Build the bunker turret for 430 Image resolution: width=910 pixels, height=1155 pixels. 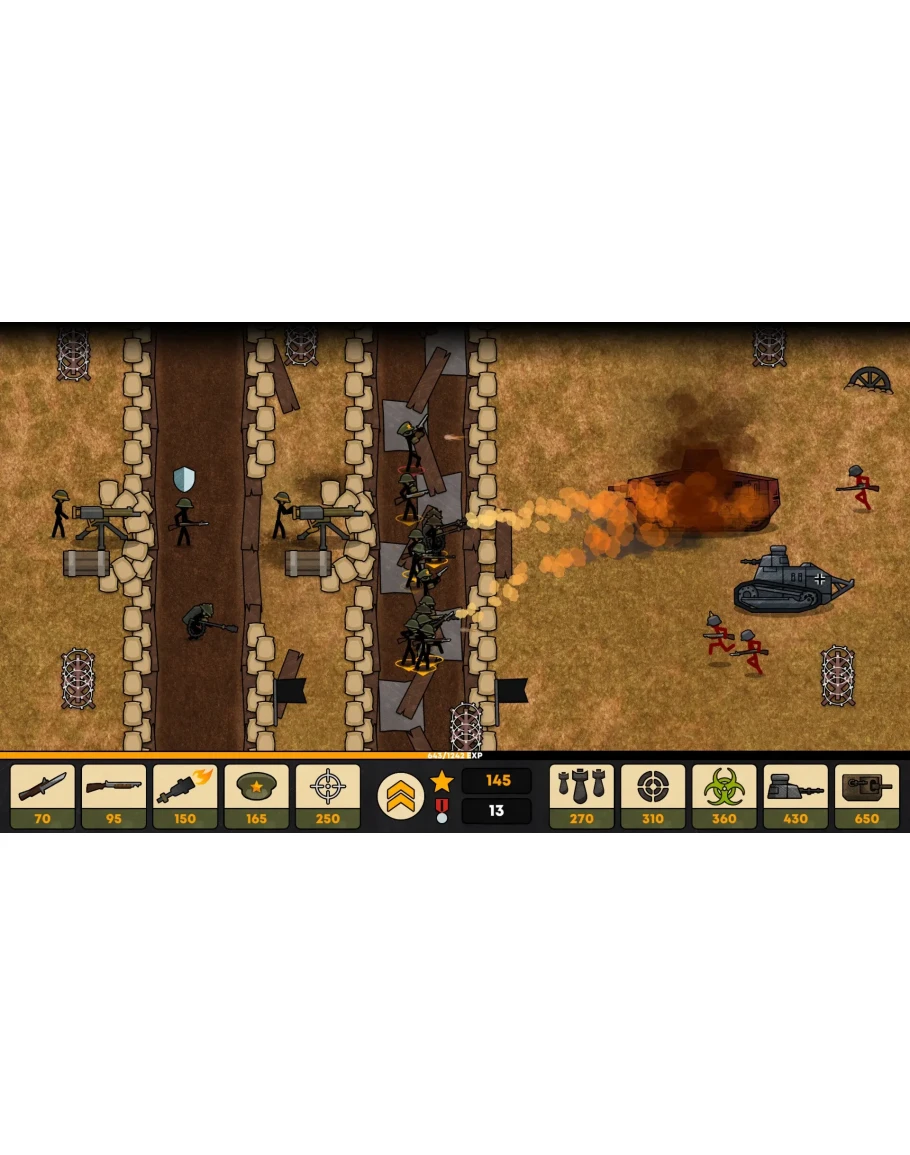(796, 796)
